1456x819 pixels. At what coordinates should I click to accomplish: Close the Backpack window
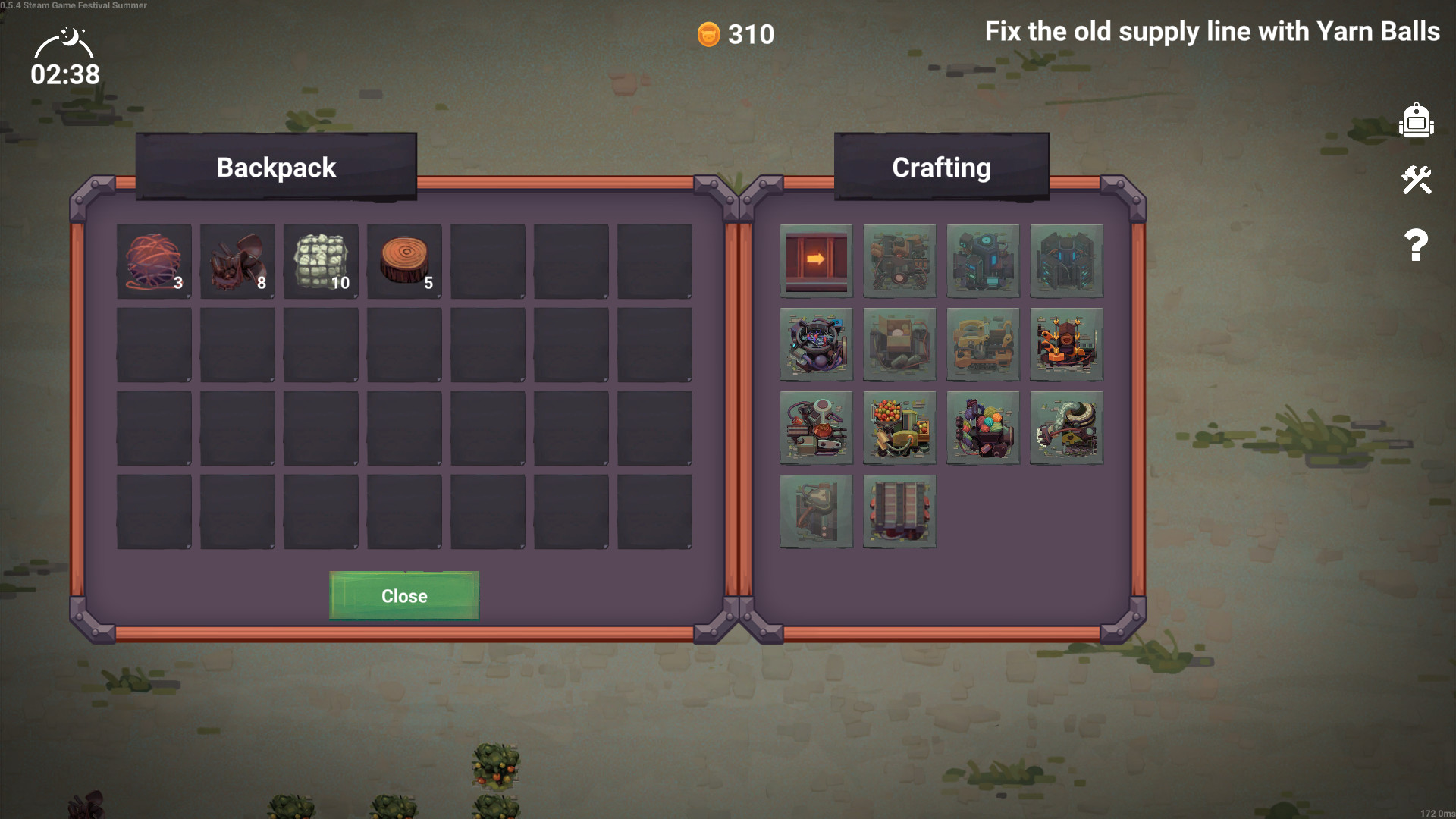(x=404, y=596)
